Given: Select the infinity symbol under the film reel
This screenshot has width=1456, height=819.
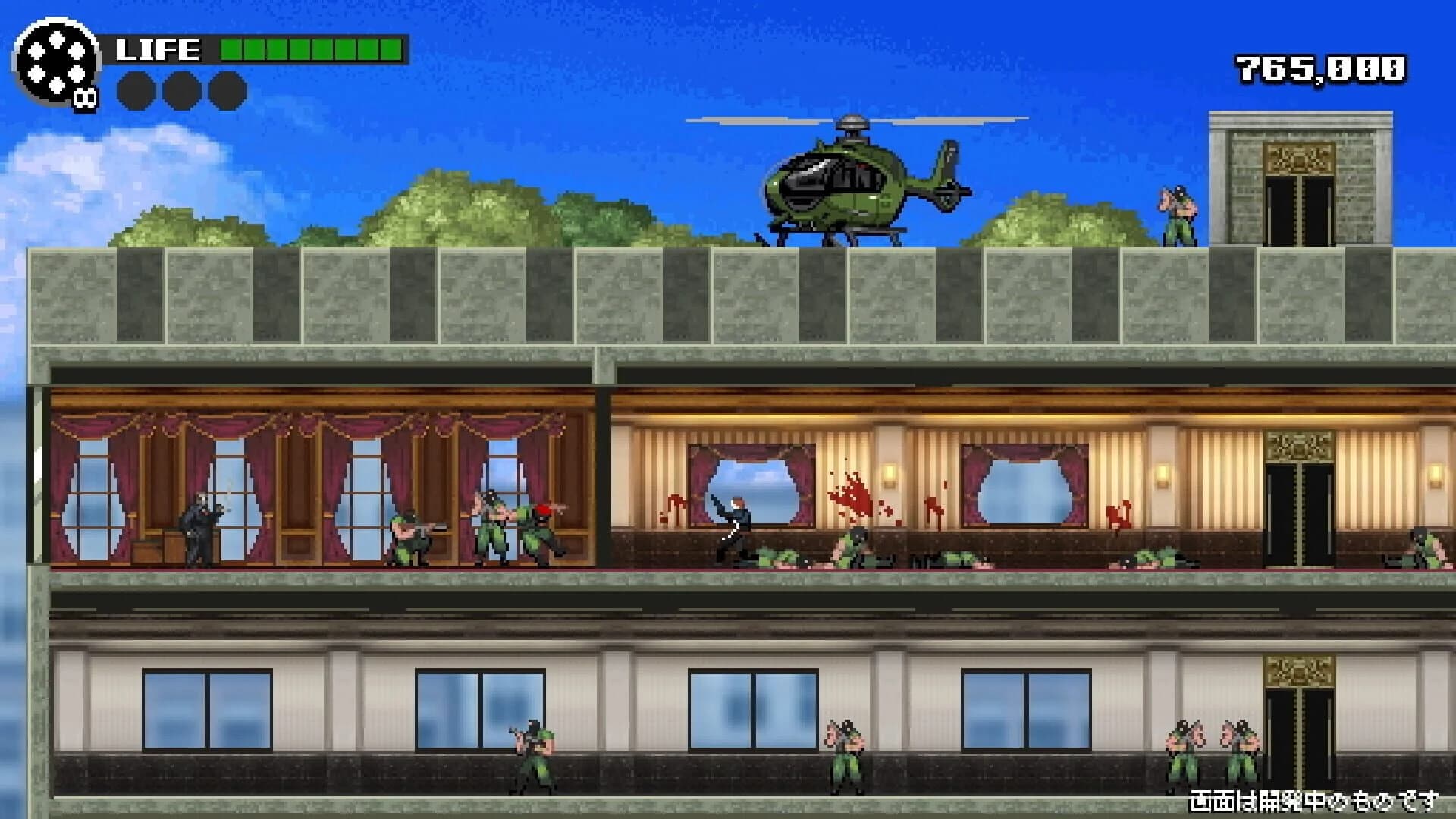Looking at the screenshot, I should point(85,96).
